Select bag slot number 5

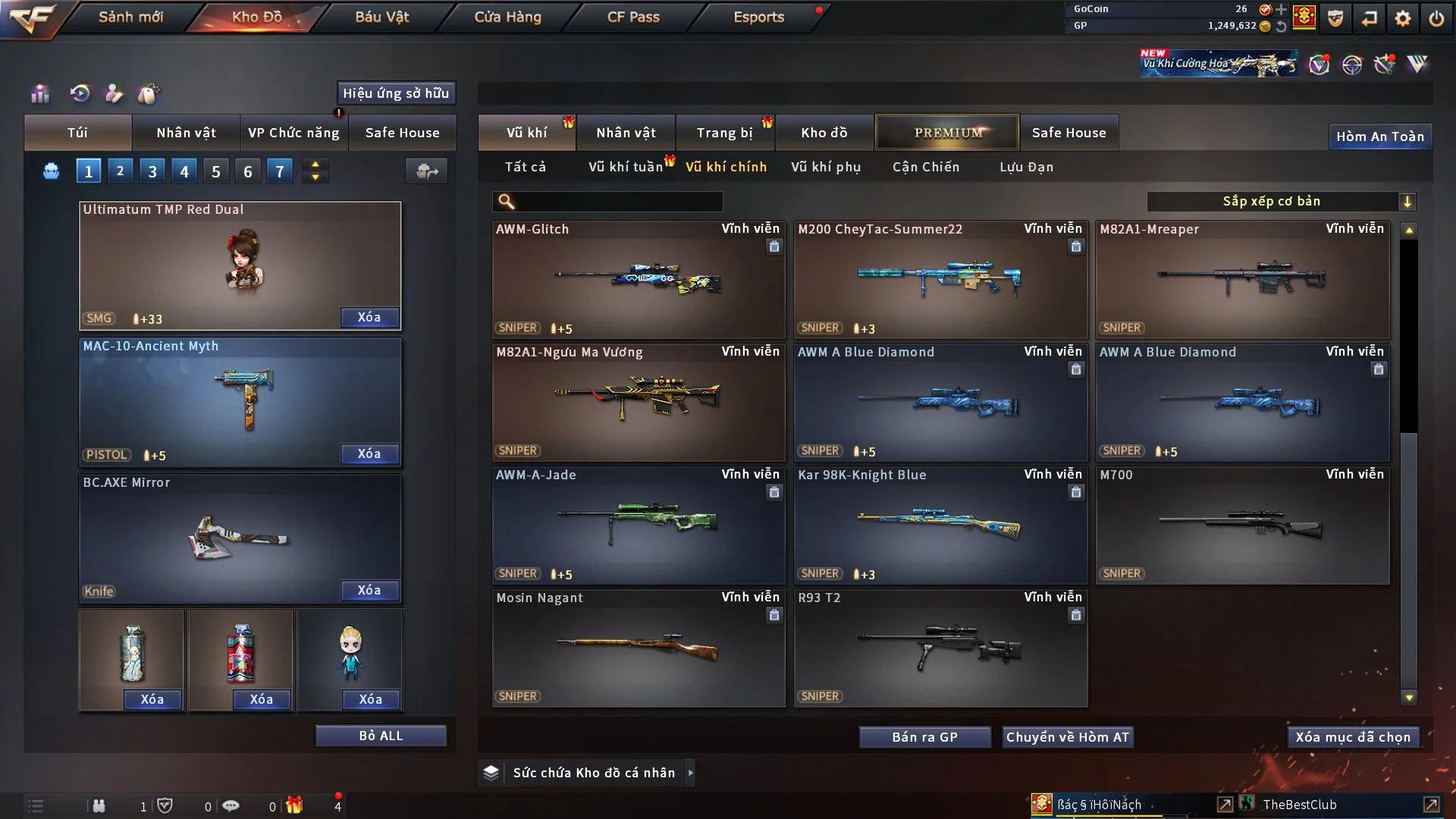click(x=215, y=171)
